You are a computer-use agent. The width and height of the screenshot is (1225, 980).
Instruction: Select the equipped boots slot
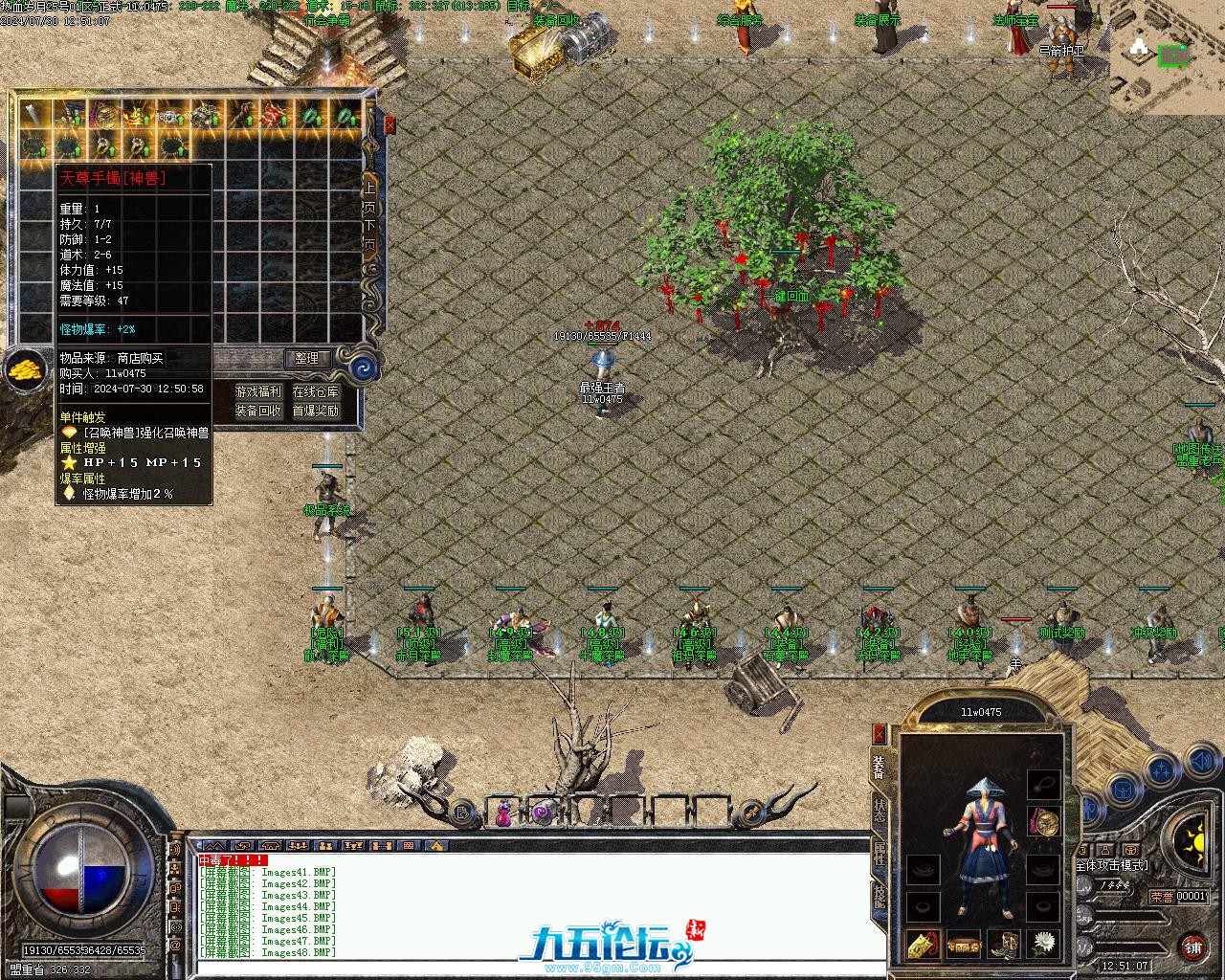pyautogui.click(x=1003, y=946)
